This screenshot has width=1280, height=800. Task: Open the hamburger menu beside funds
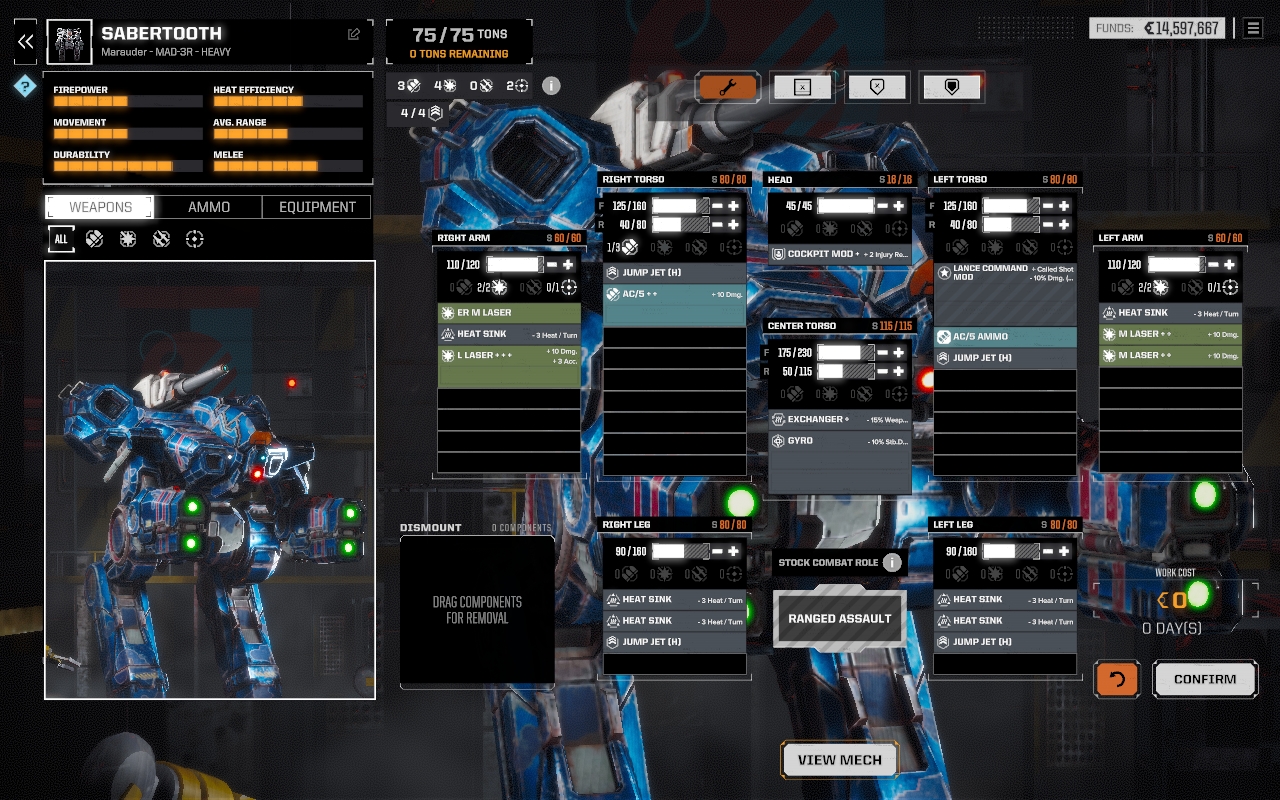pos(1252,28)
